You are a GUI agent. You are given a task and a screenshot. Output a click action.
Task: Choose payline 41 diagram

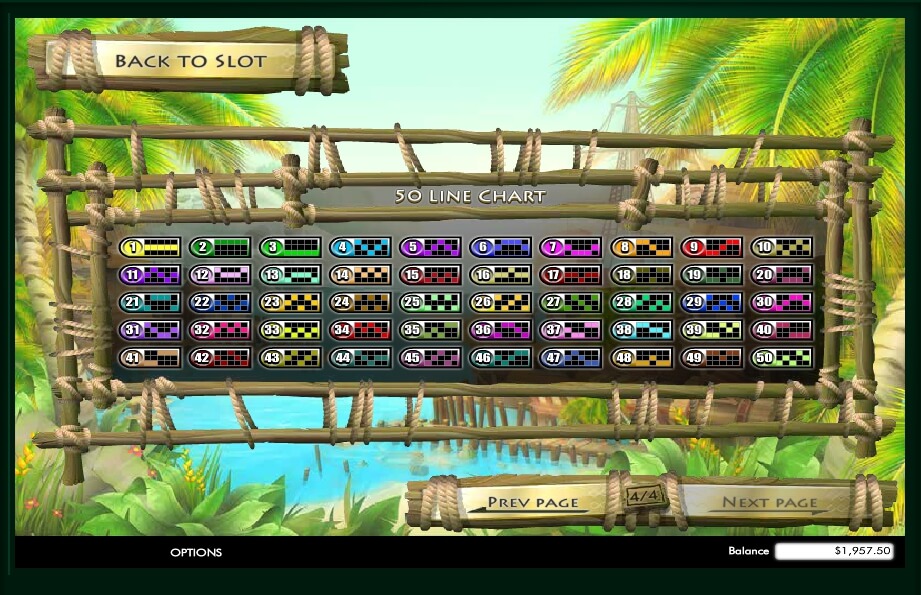[x=150, y=357]
